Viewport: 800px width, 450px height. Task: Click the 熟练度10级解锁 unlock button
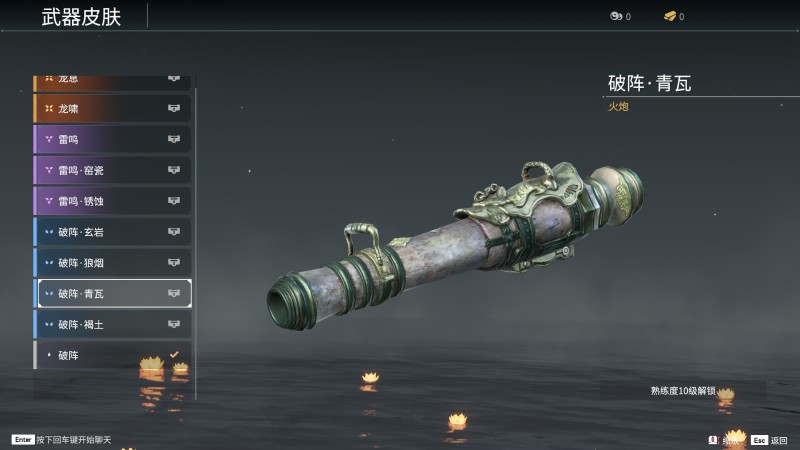tap(683, 391)
